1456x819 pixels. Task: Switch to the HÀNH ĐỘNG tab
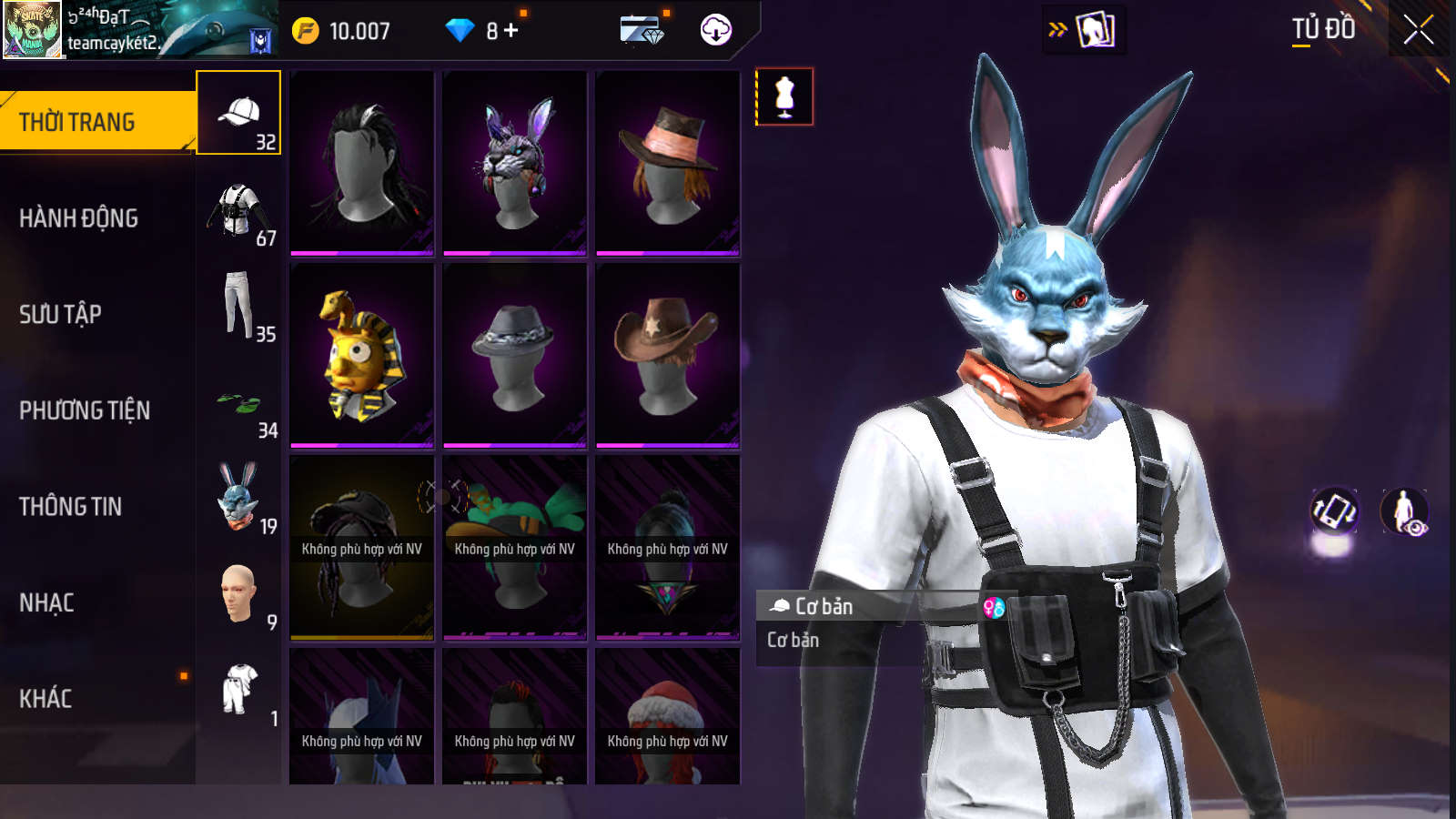pyautogui.click(x=79, y=218)
